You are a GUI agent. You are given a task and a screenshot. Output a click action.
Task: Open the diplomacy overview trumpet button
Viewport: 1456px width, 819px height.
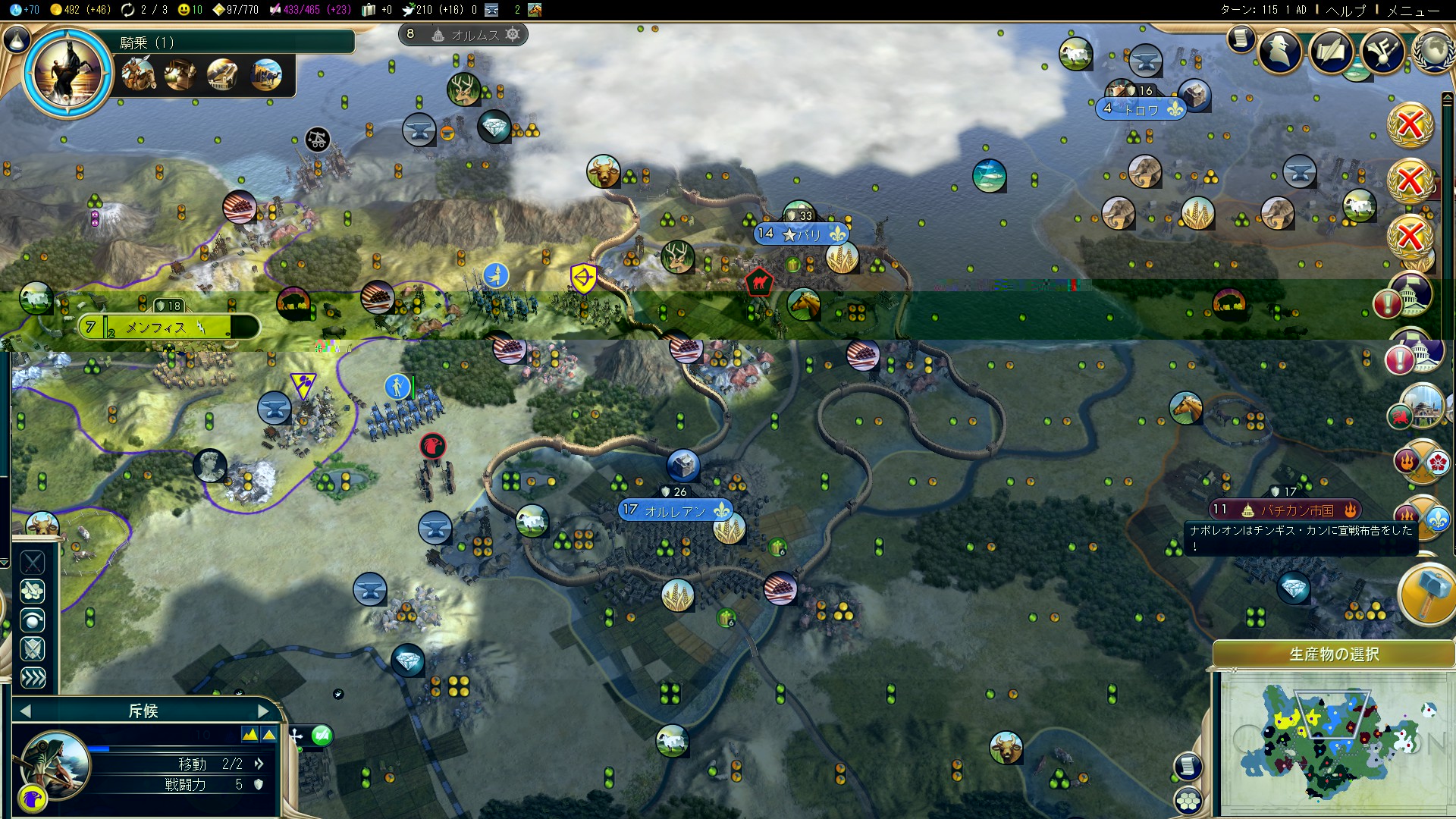coord(1382,52)
